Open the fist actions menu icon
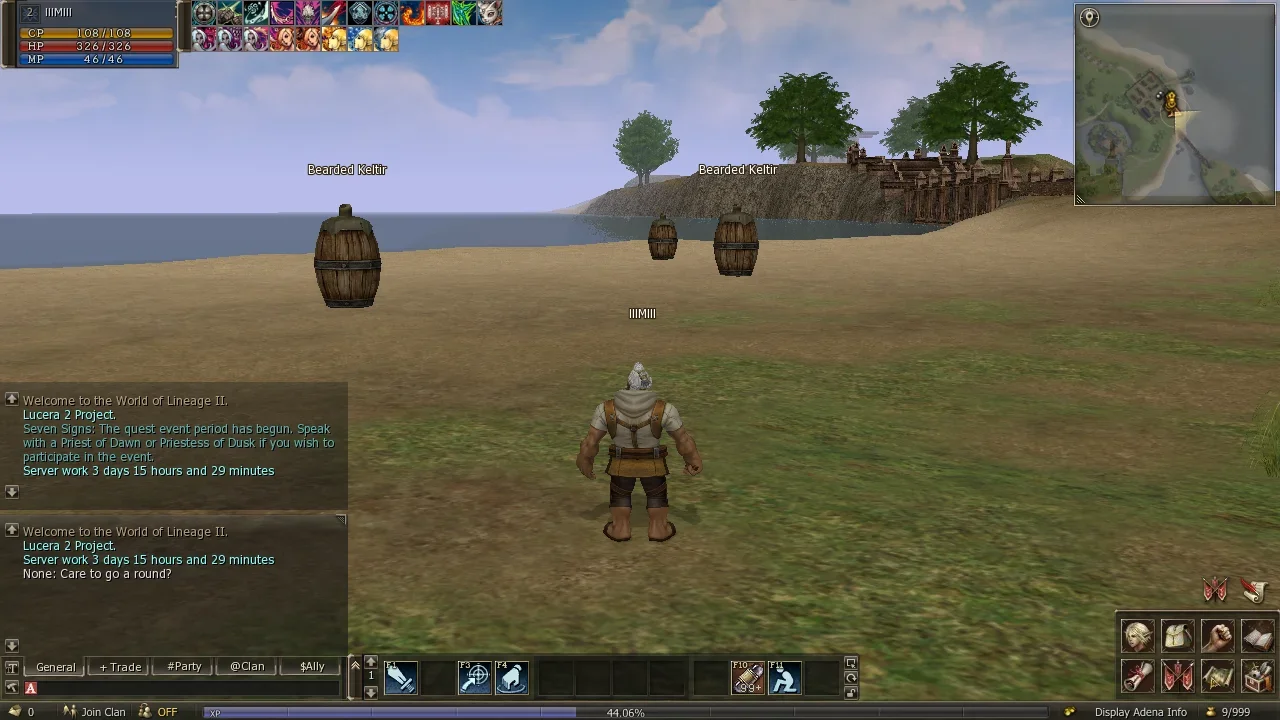 (x=1217, y=635)
